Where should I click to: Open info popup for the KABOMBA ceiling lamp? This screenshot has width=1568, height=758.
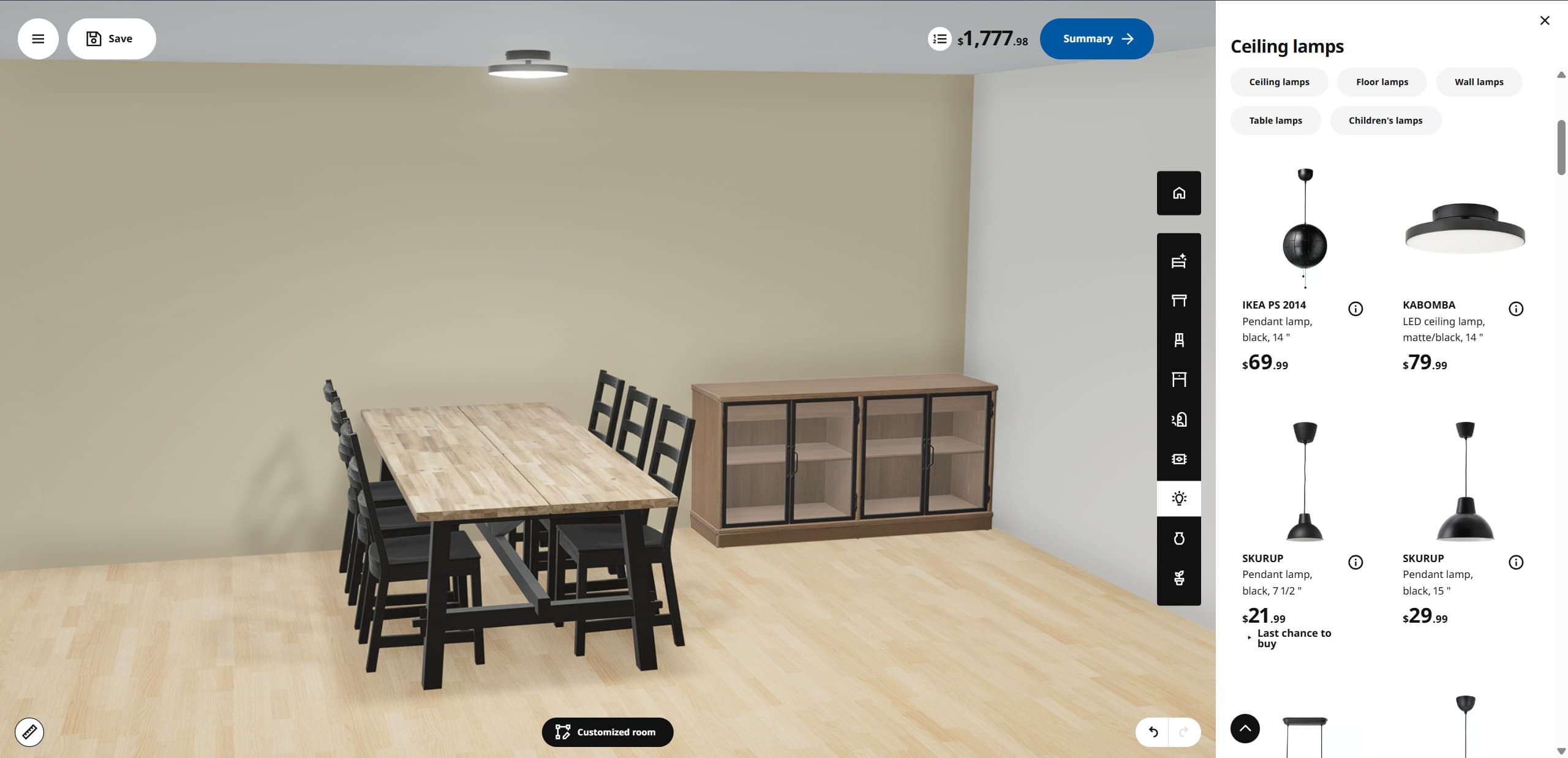(1516, 309)
